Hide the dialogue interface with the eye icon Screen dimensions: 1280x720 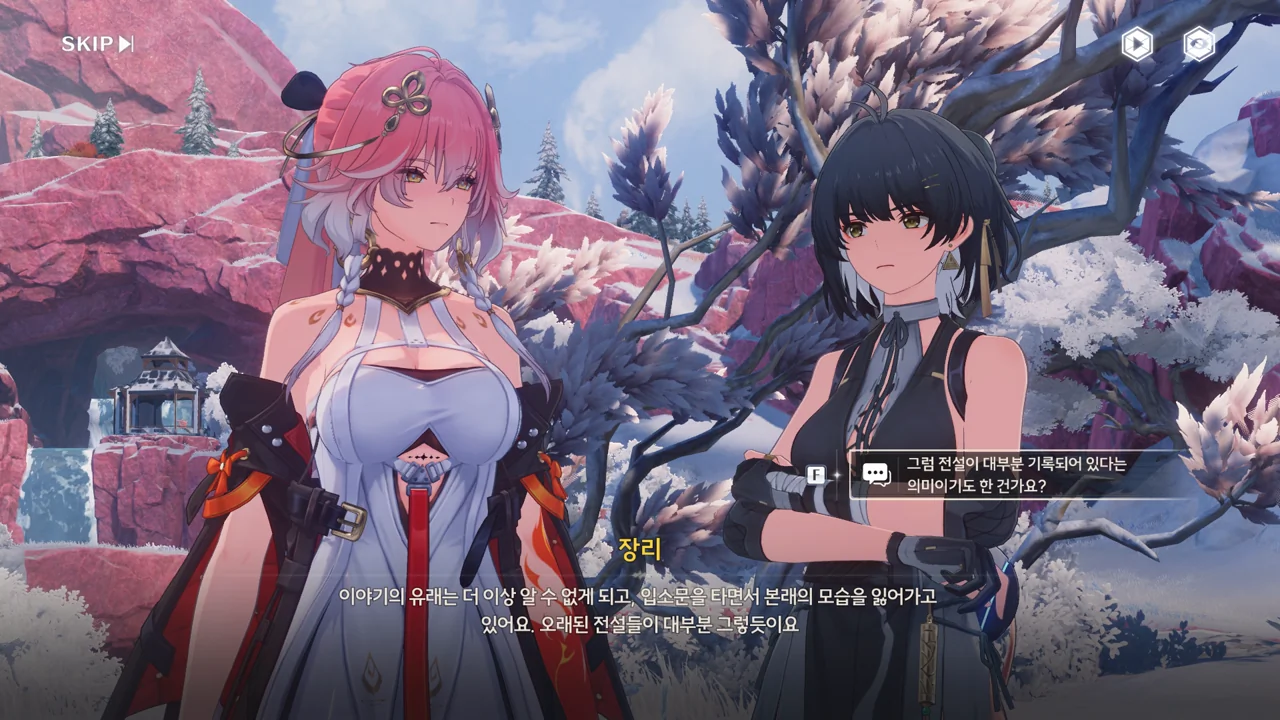pos(1198,44)
